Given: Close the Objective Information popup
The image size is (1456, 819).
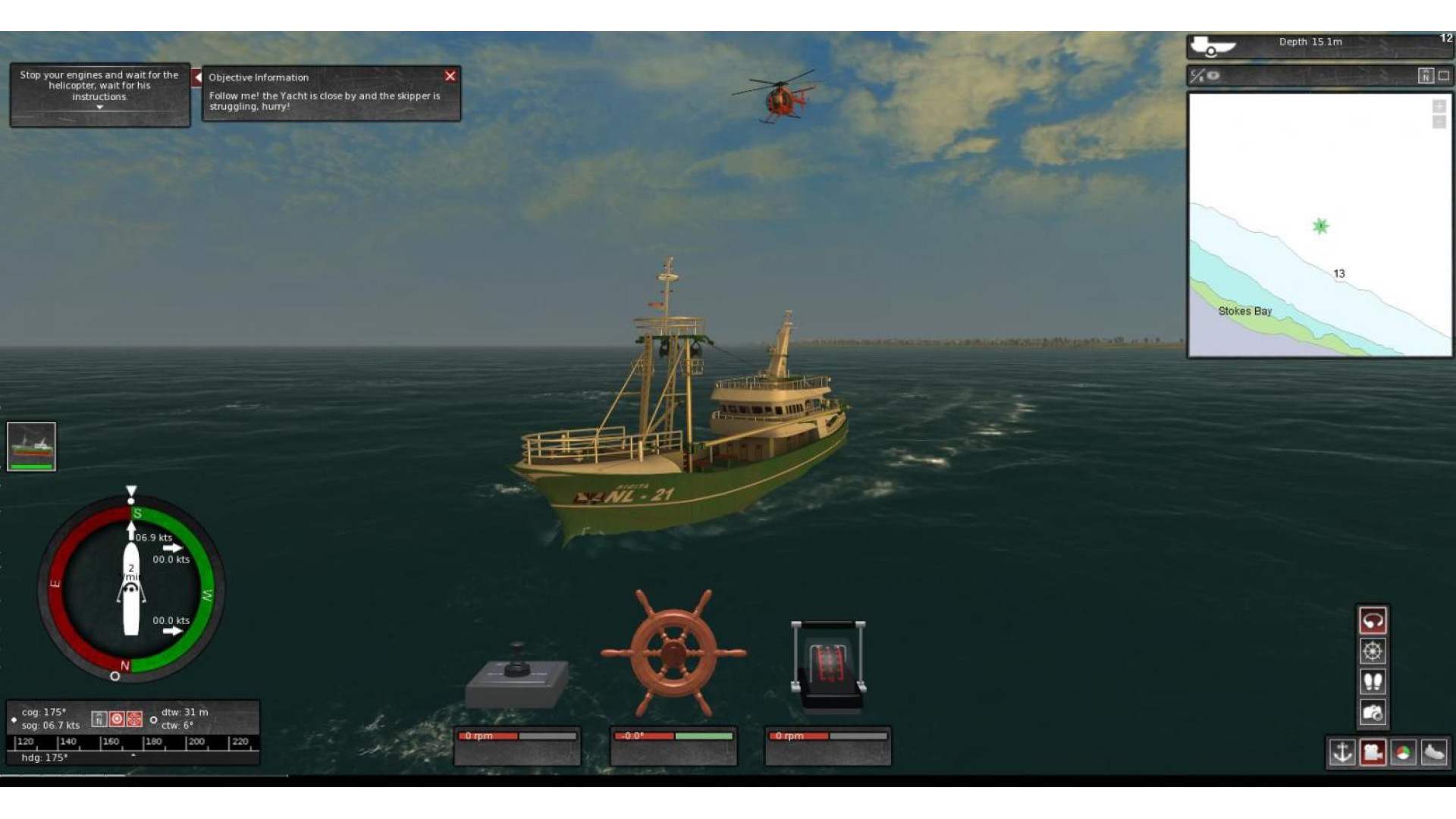Looking at the screenshot, I should point(450,76).
